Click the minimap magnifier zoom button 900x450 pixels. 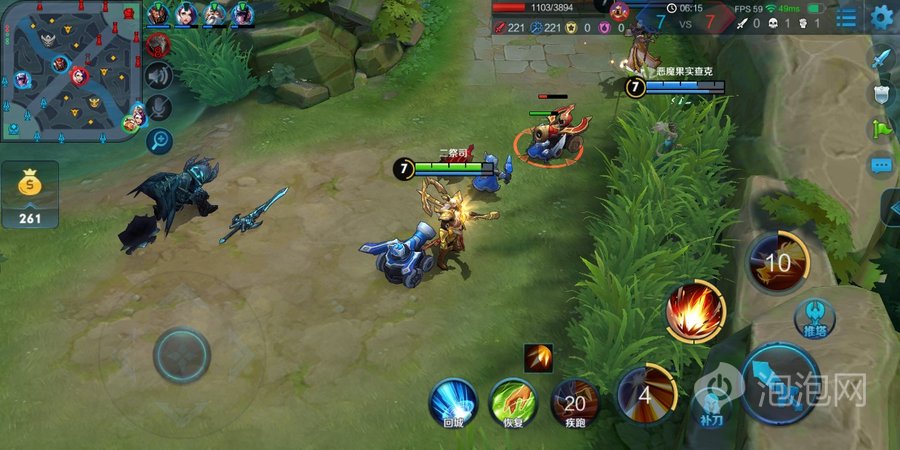[159, 140]
